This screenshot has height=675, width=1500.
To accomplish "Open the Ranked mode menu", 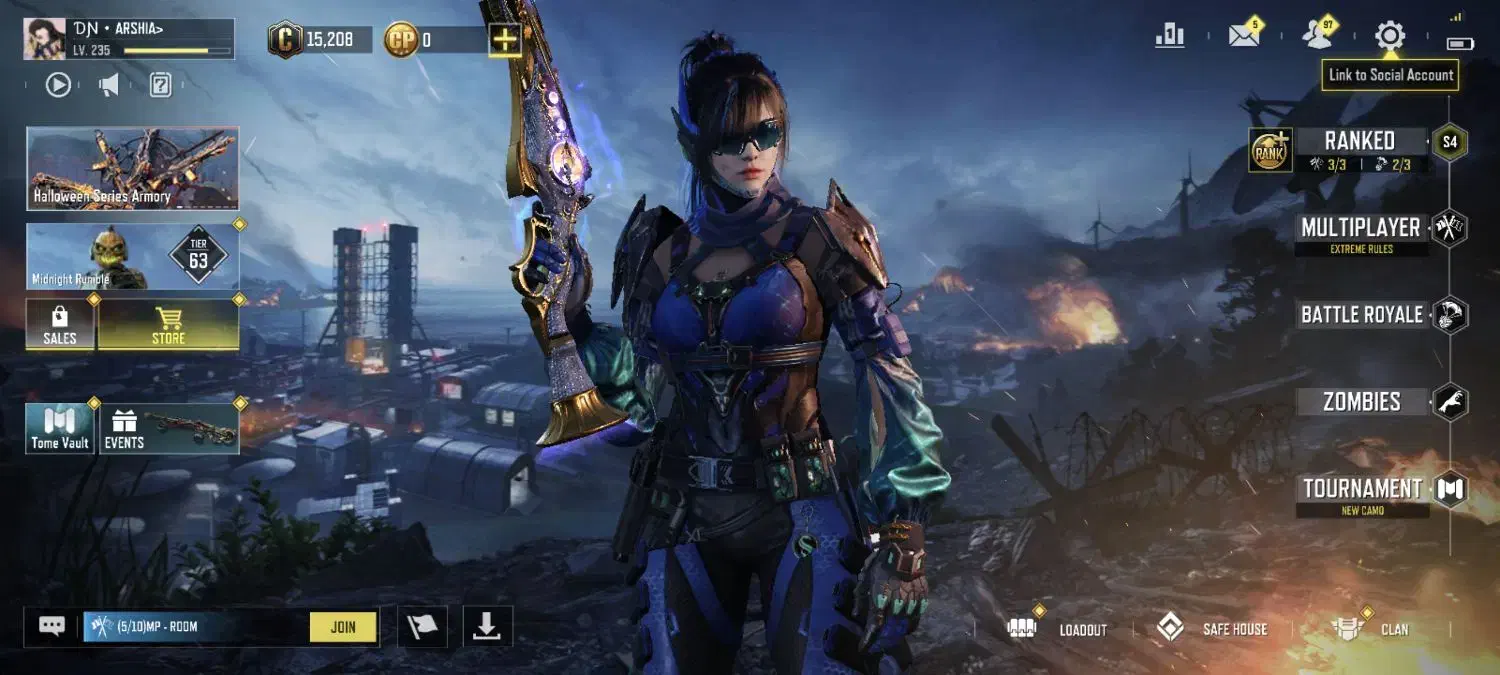I will [1360, 141].
